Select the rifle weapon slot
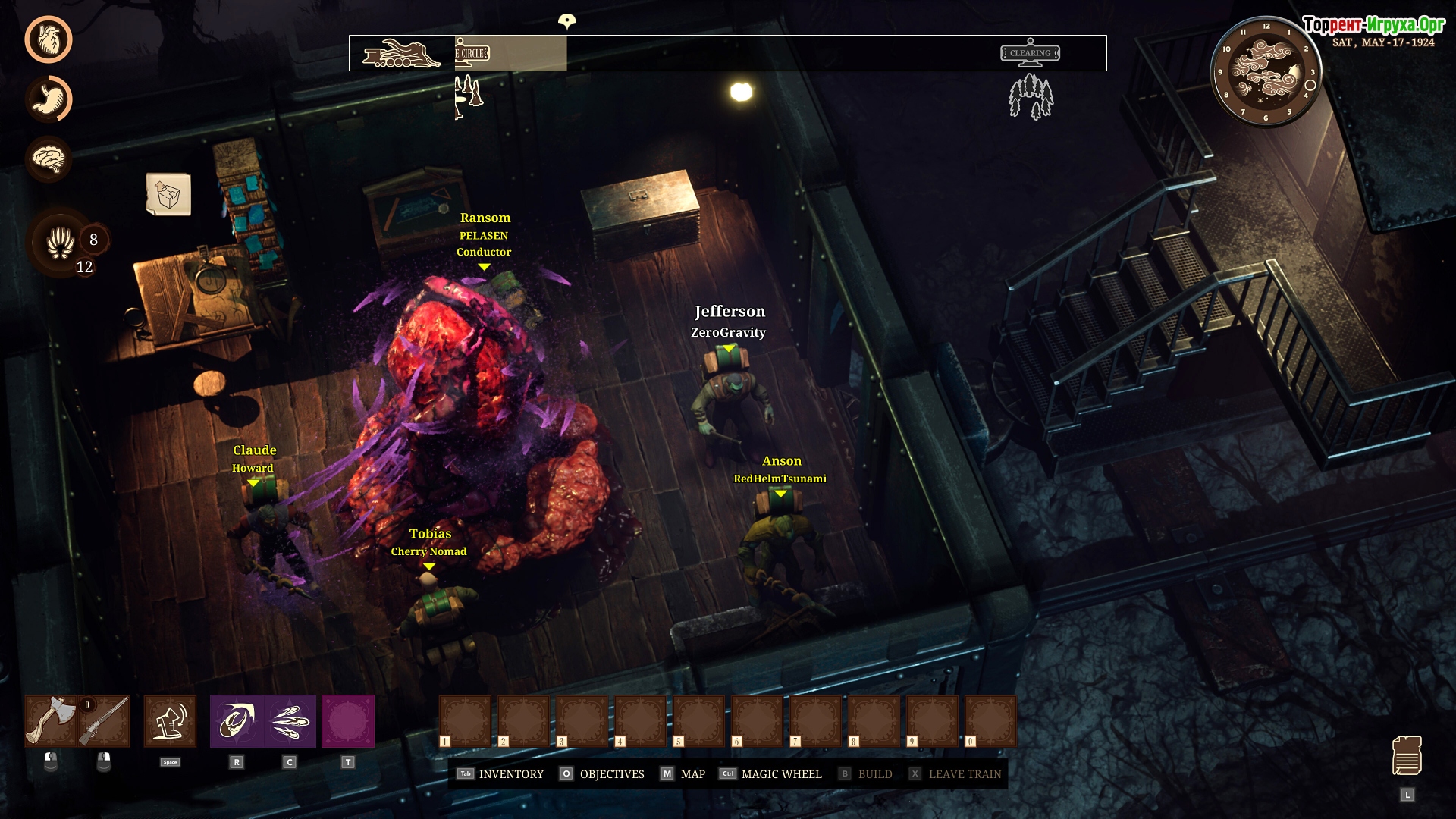Screen dimensions: 1456x819 104,721
